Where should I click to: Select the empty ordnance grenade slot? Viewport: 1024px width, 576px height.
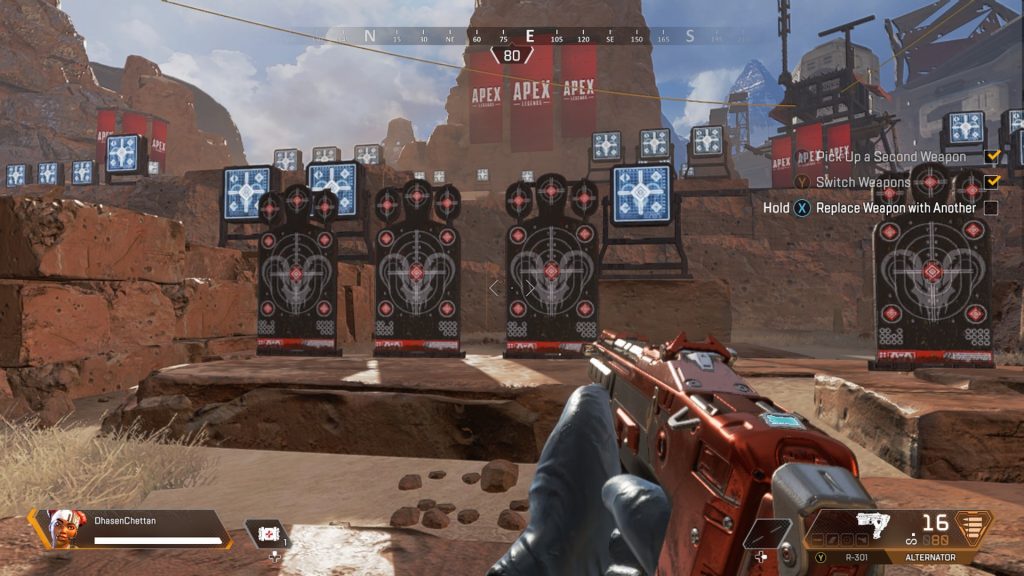[768, 534]
